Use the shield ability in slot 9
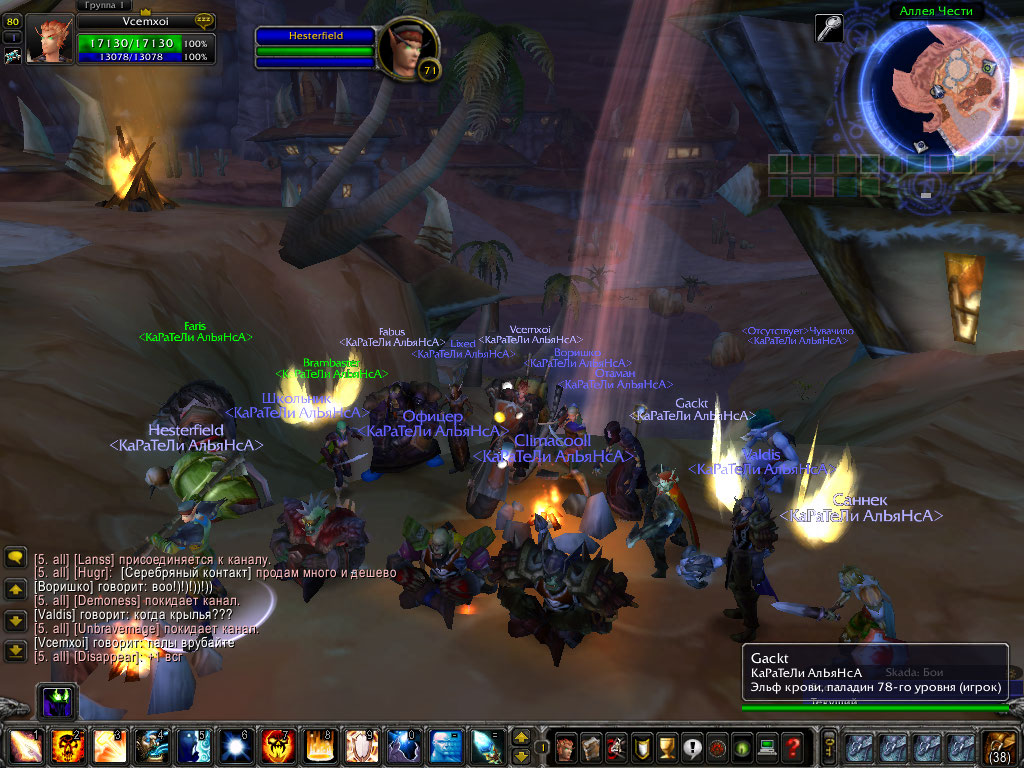 pos(360,747)
